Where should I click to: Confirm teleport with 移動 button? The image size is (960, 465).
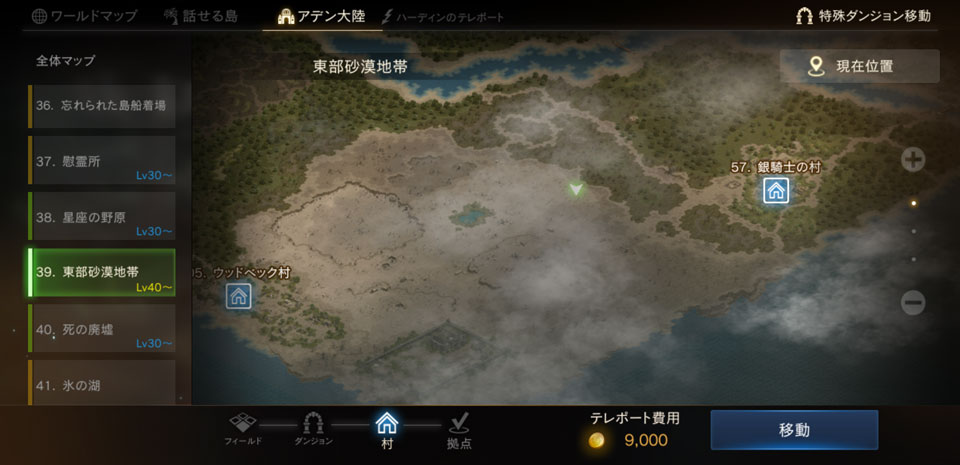click(x=793, y=430)
